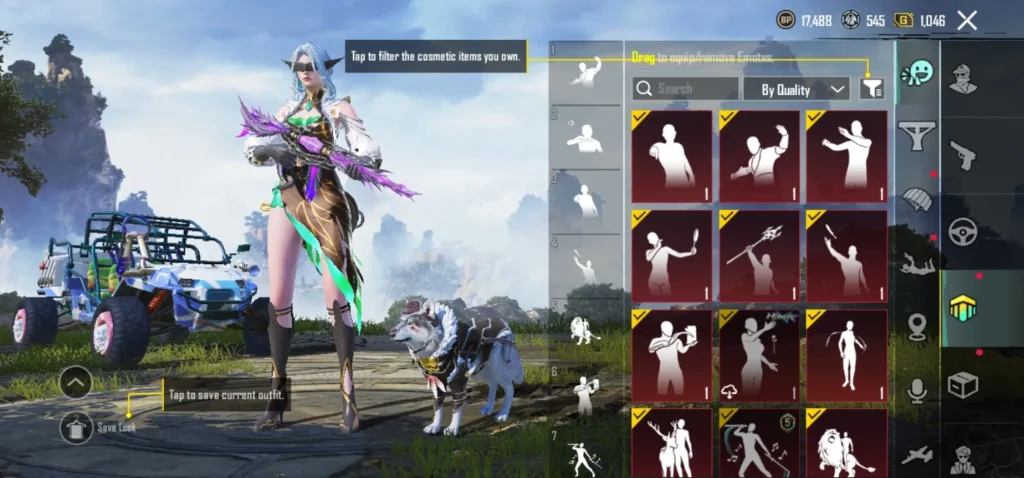Expand the up-arrow chevron button
This screenshot has width=1024, height=478.
coord(77,382)
